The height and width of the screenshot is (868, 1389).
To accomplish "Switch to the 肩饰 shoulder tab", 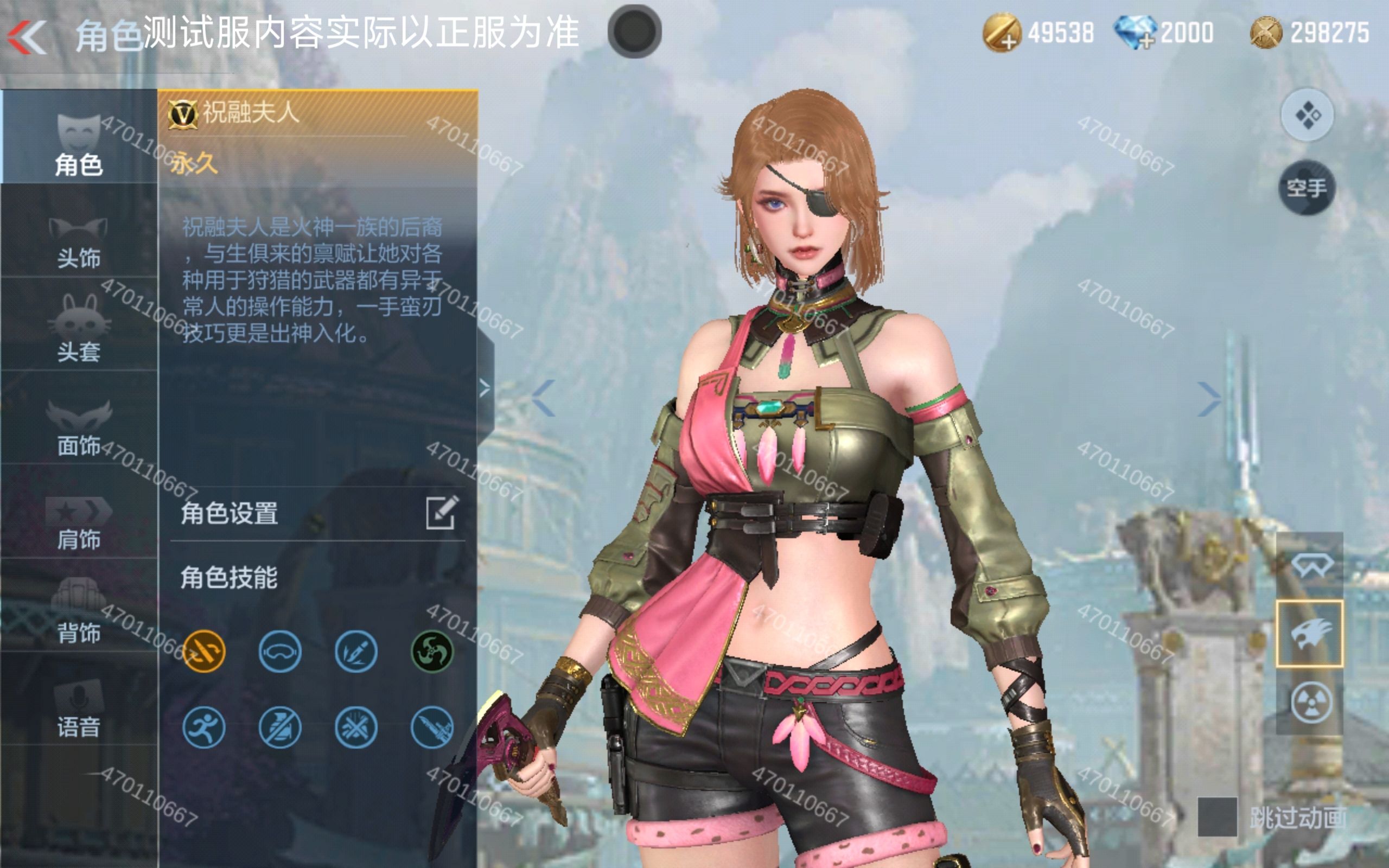I will click(79, 521).
